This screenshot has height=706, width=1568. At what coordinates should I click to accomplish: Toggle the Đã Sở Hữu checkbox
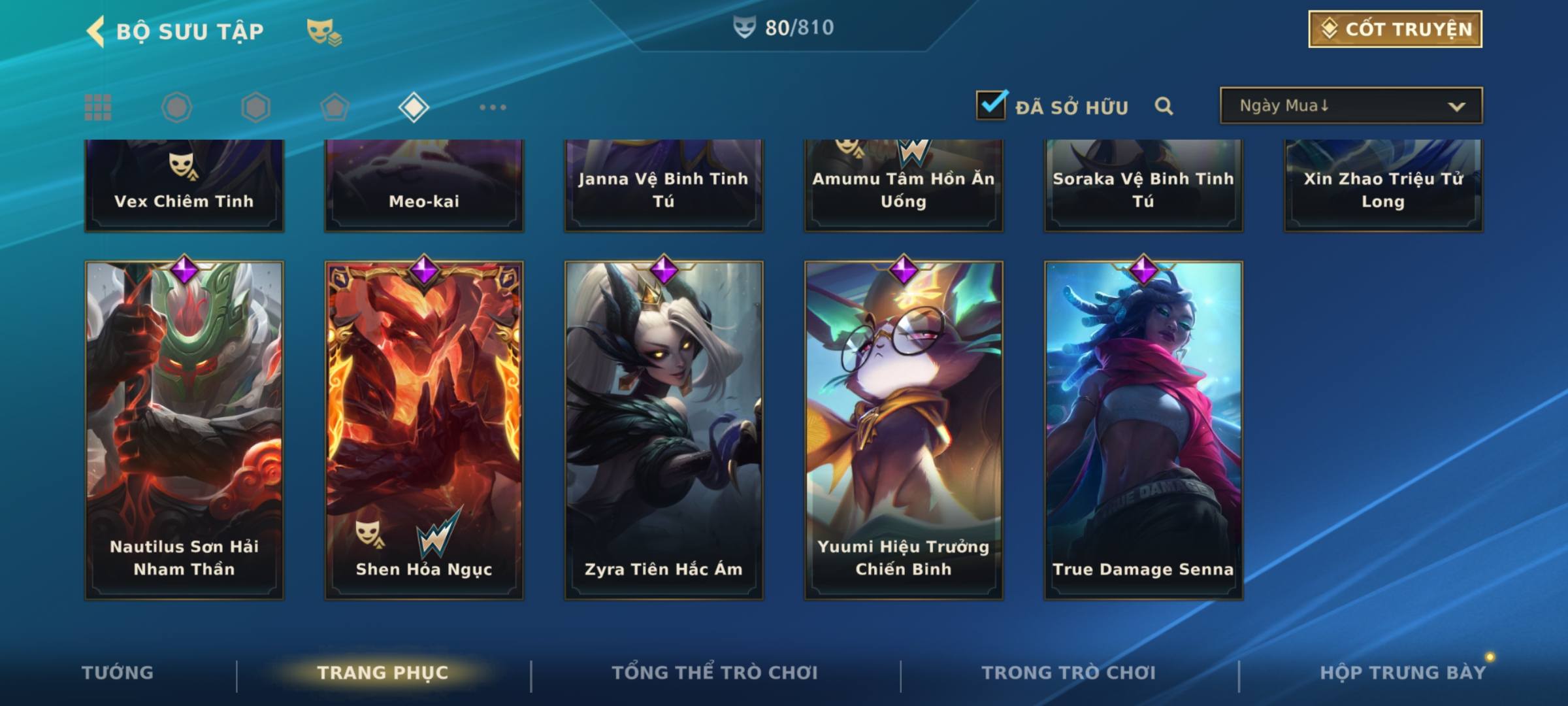click(x=991, y=105)
